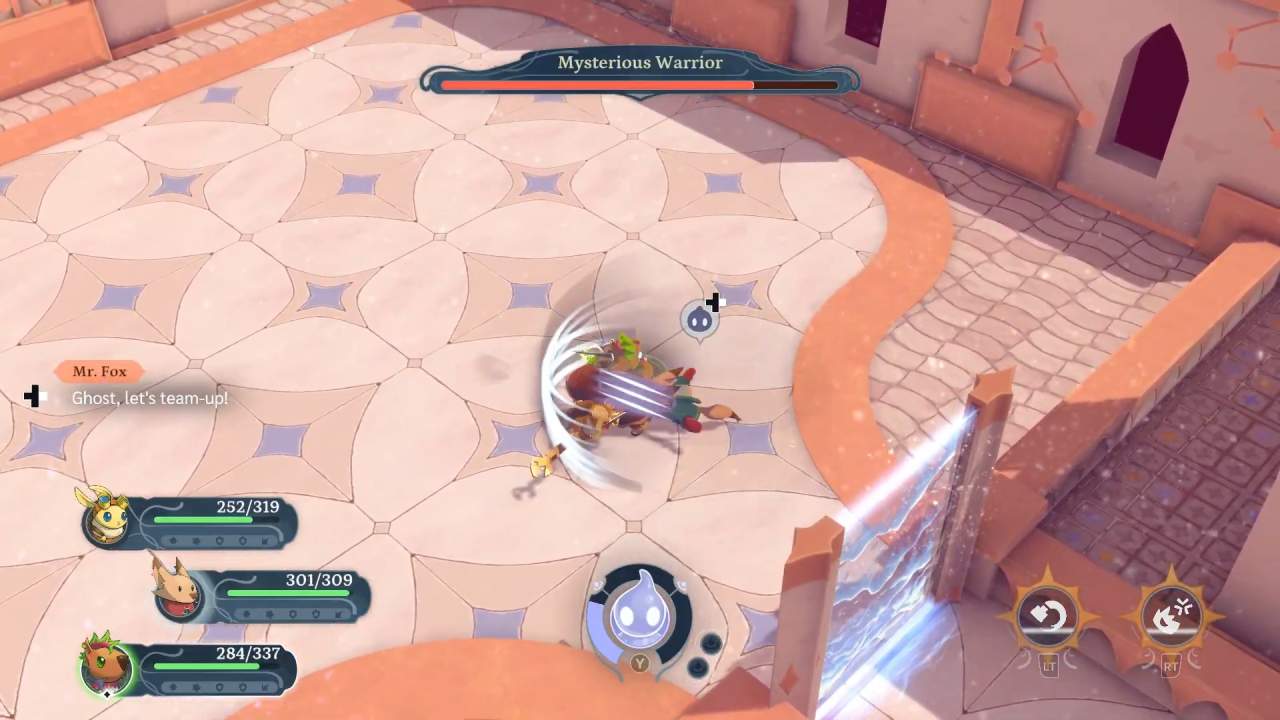Toggle the first skill pip under the rabbit's health bar
1280x720 pixels.
(x=173, y=541)
